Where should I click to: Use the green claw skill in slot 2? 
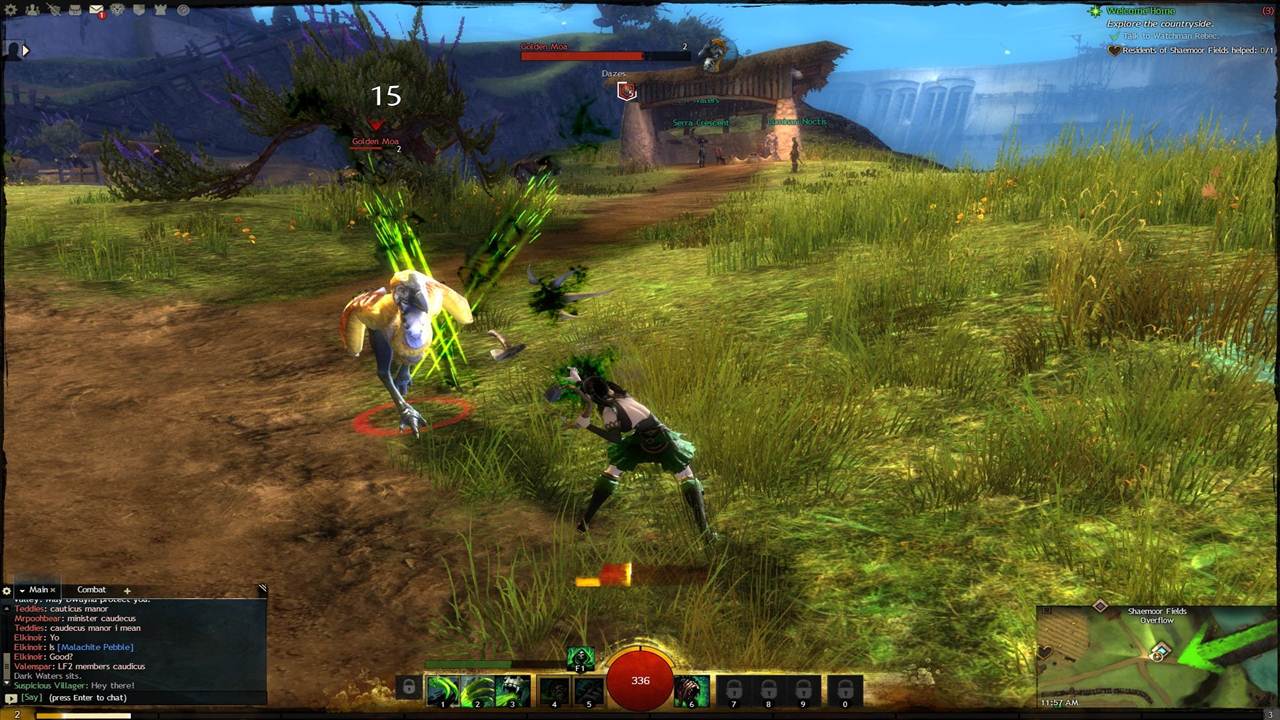click(x=477, y=690)
